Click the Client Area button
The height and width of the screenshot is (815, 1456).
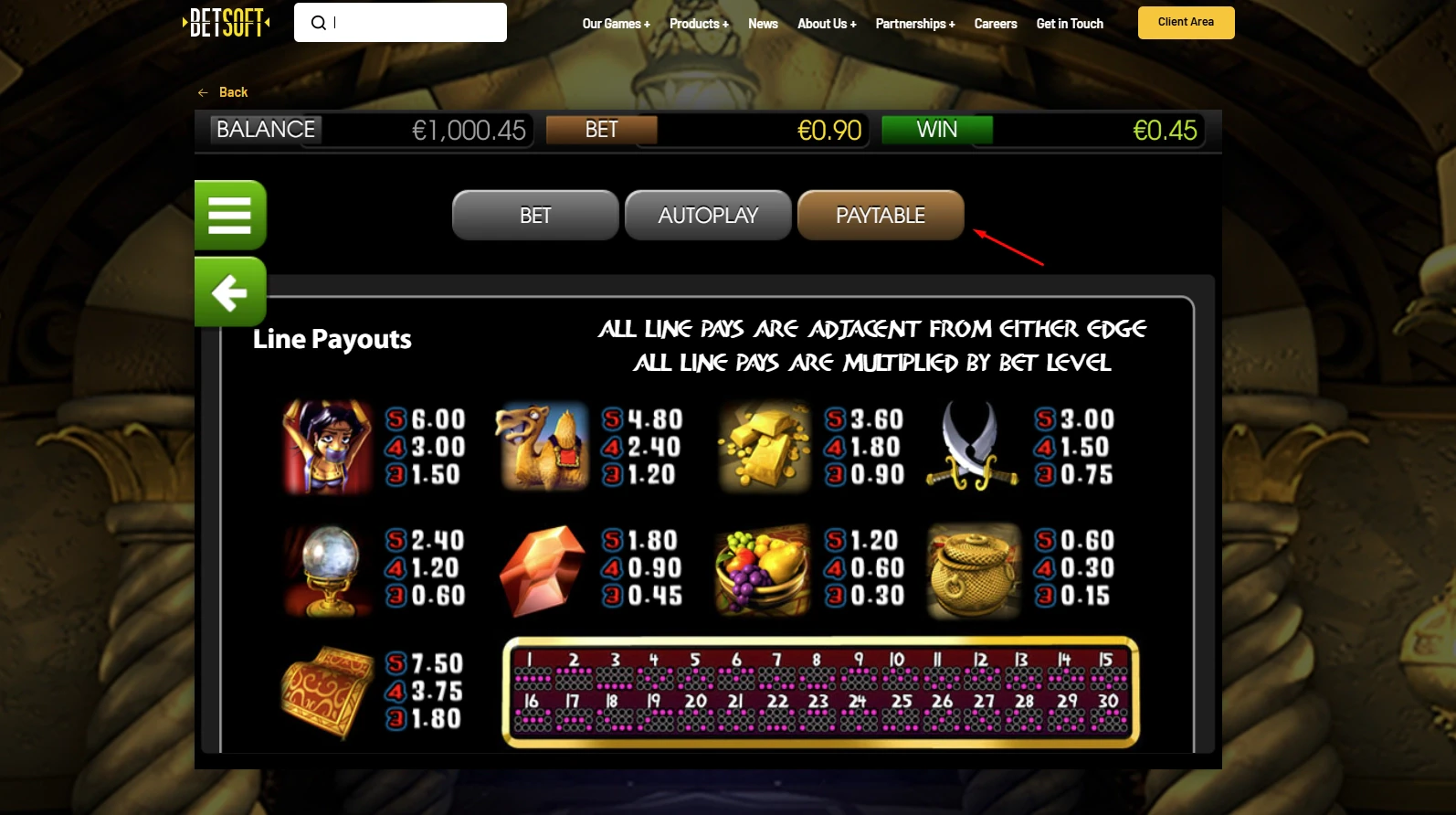(x=1186, y=22)
